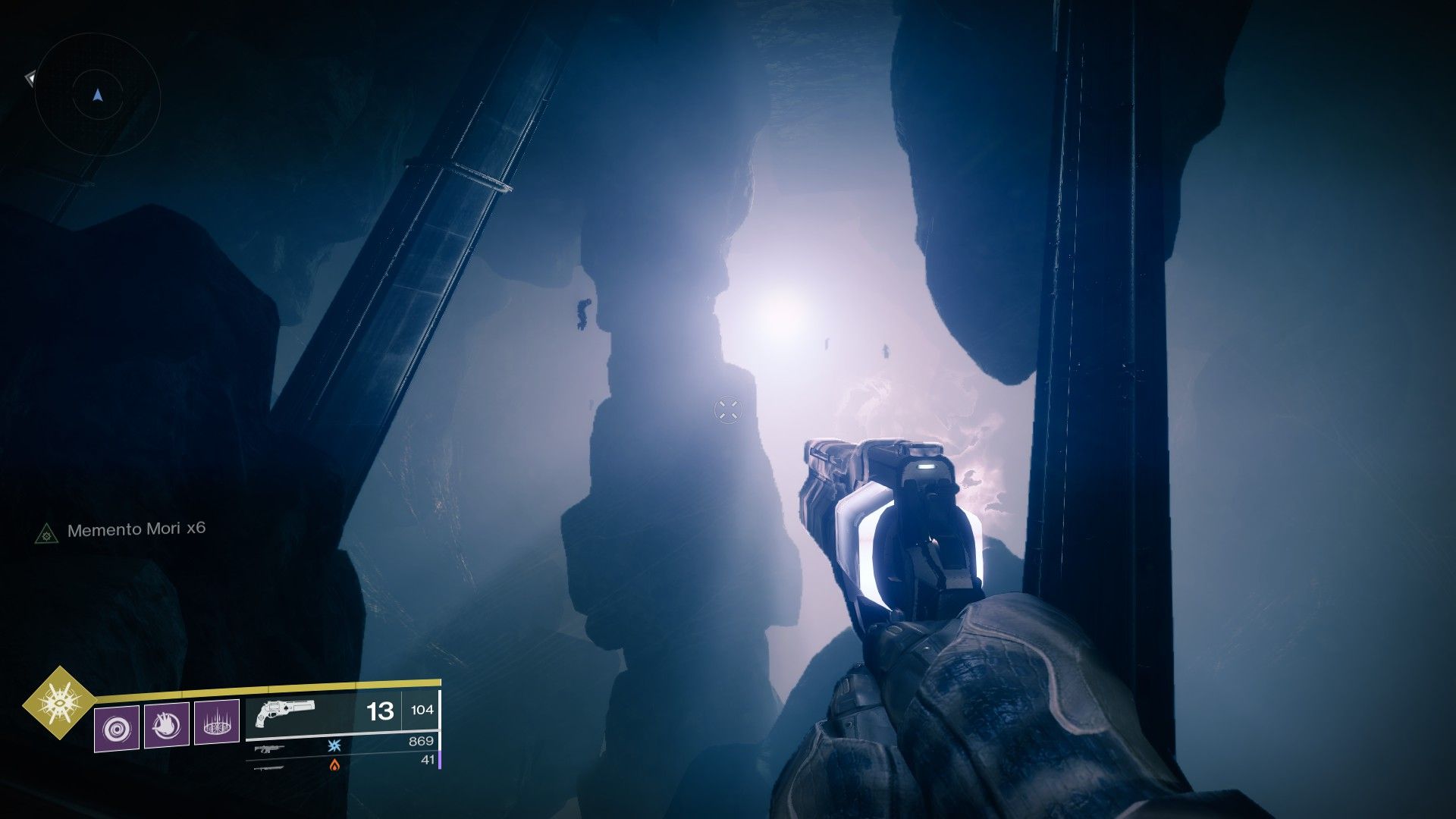Click the aiming reticle at screen center
Viewport: 1456px width, 819px height.
click(x=728, y=409)
